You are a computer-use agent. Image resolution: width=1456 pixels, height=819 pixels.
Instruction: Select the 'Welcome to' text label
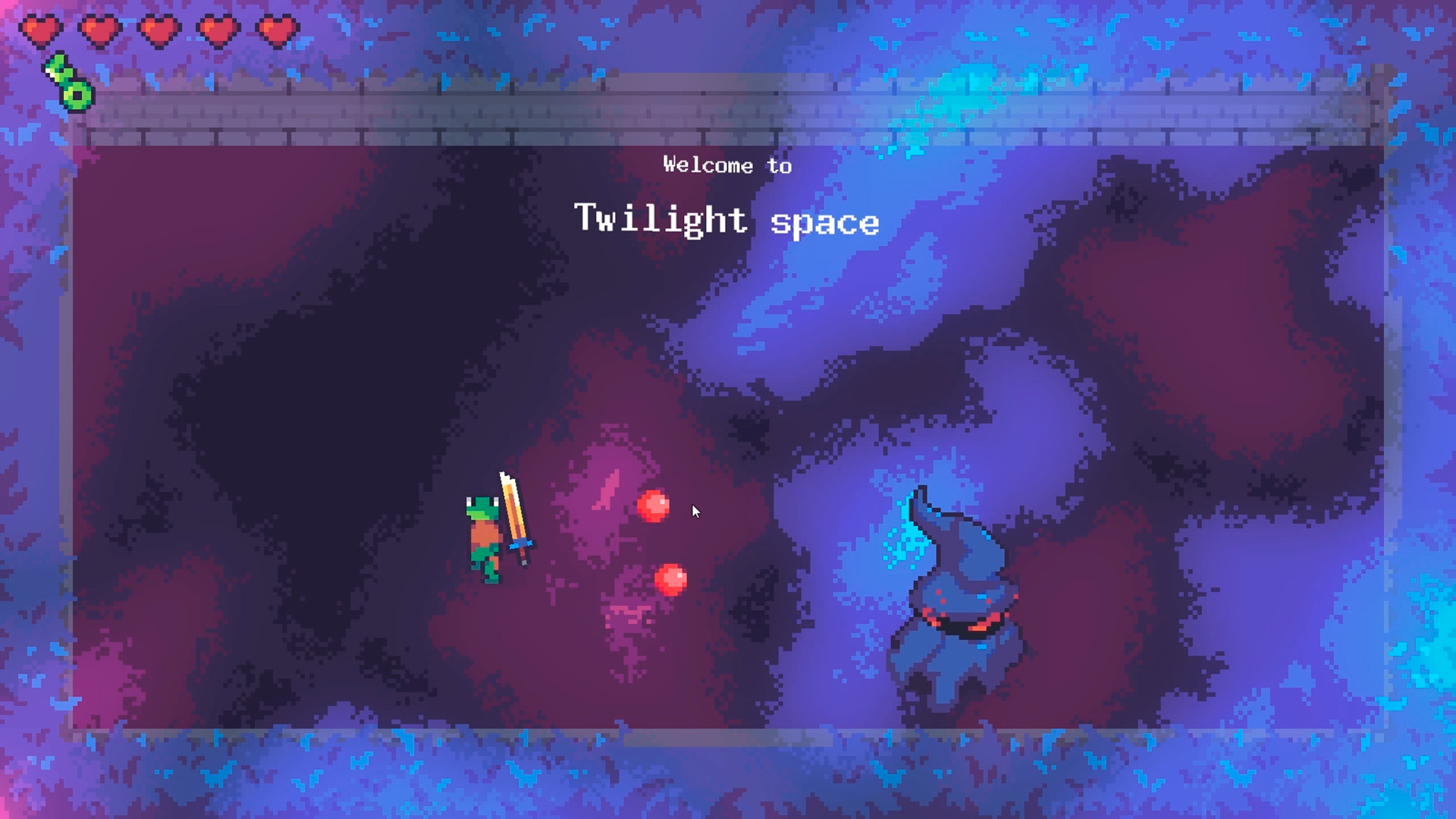[727, 165]
